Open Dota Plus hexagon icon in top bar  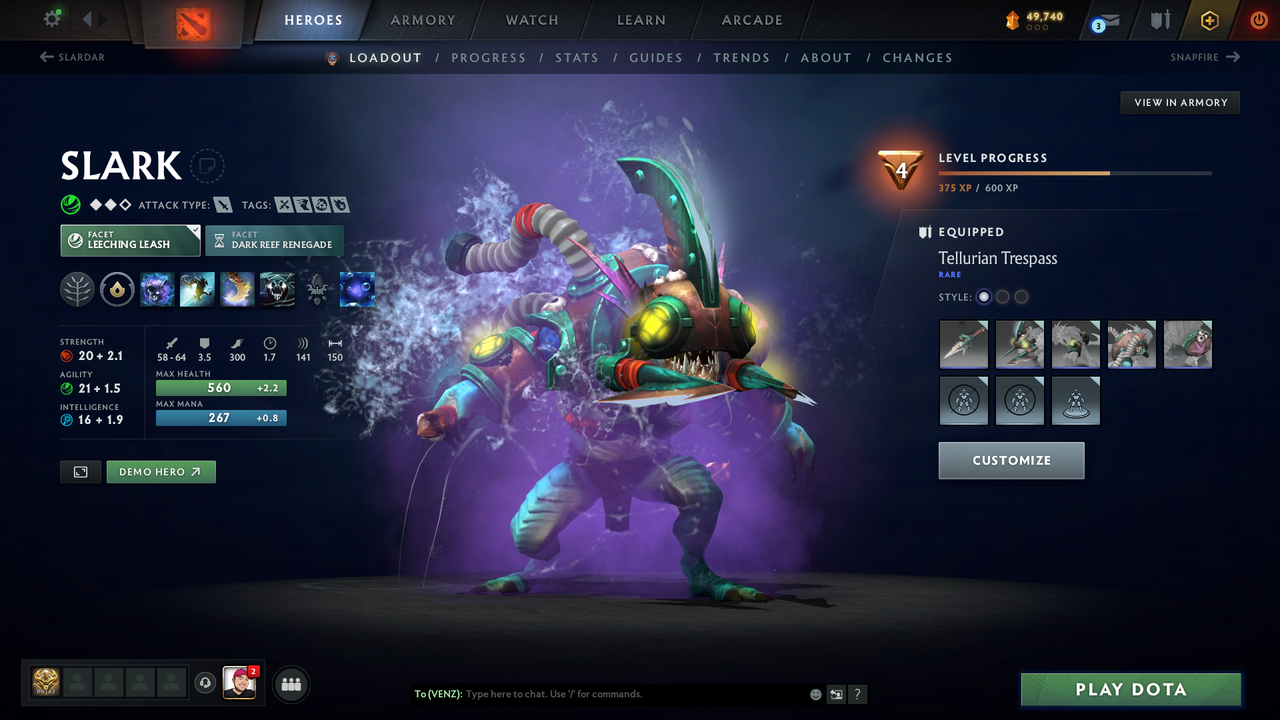pyautogui.click(x=1209, y=20)
